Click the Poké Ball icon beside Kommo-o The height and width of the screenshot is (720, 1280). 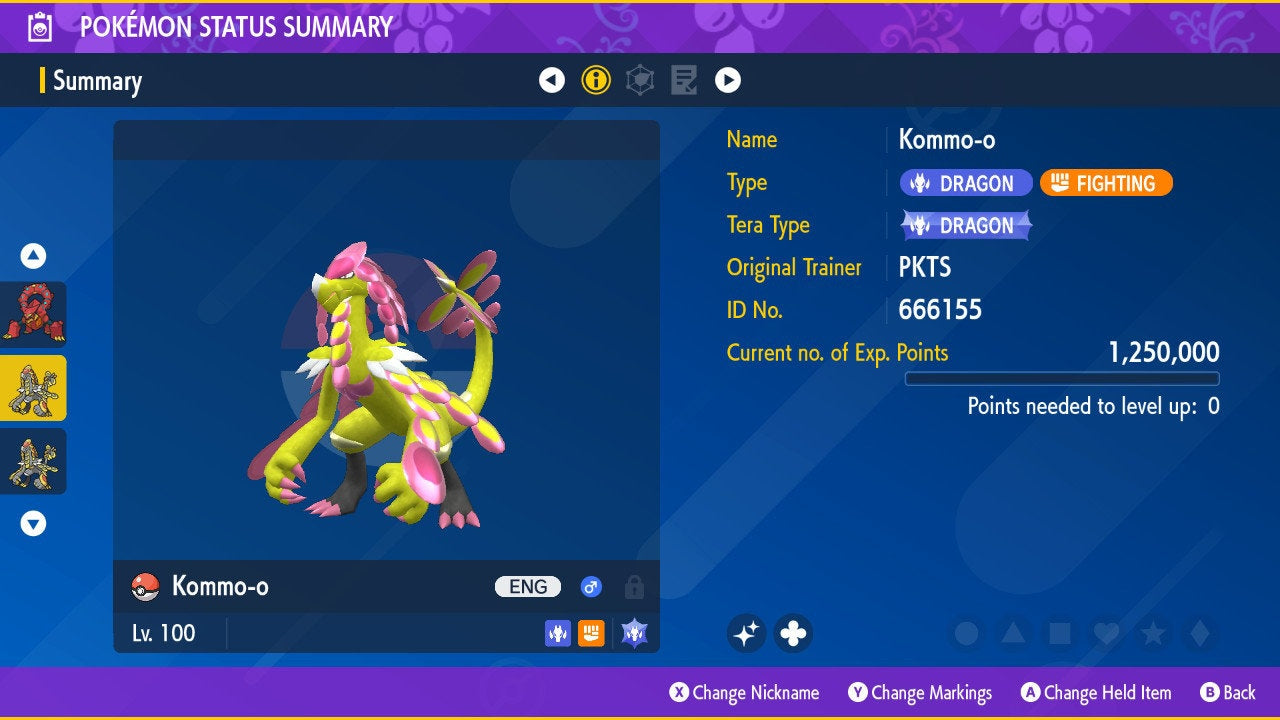coord(145,587)
